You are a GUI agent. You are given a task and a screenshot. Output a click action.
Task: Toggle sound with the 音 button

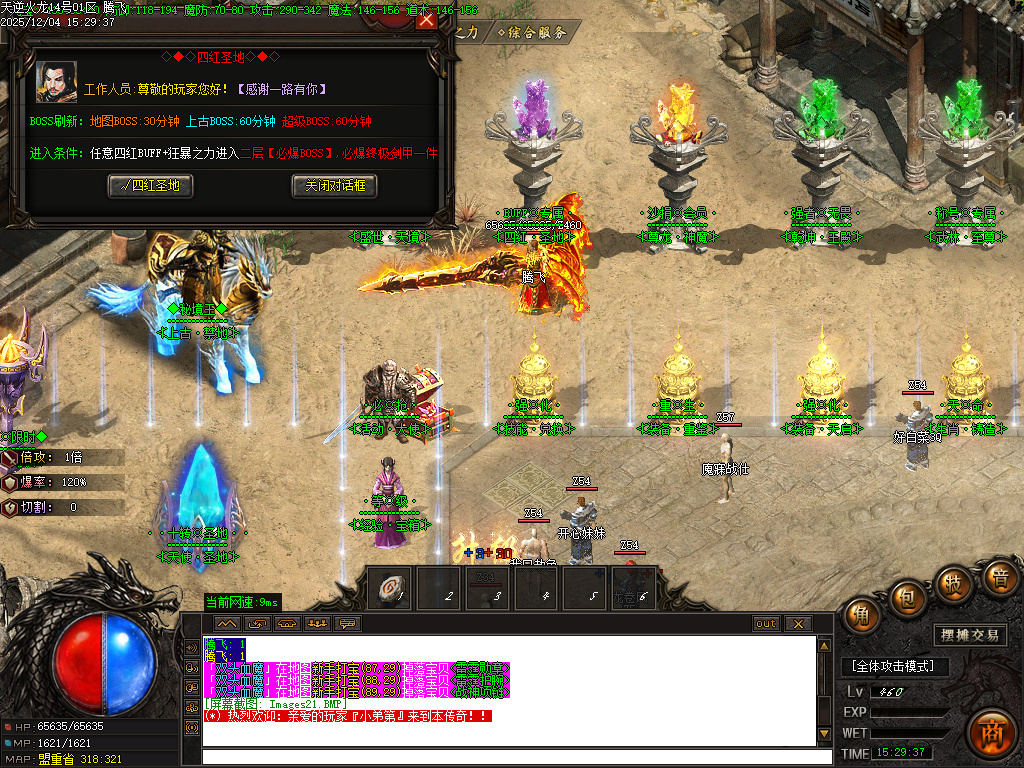click(x=997, y=577)
